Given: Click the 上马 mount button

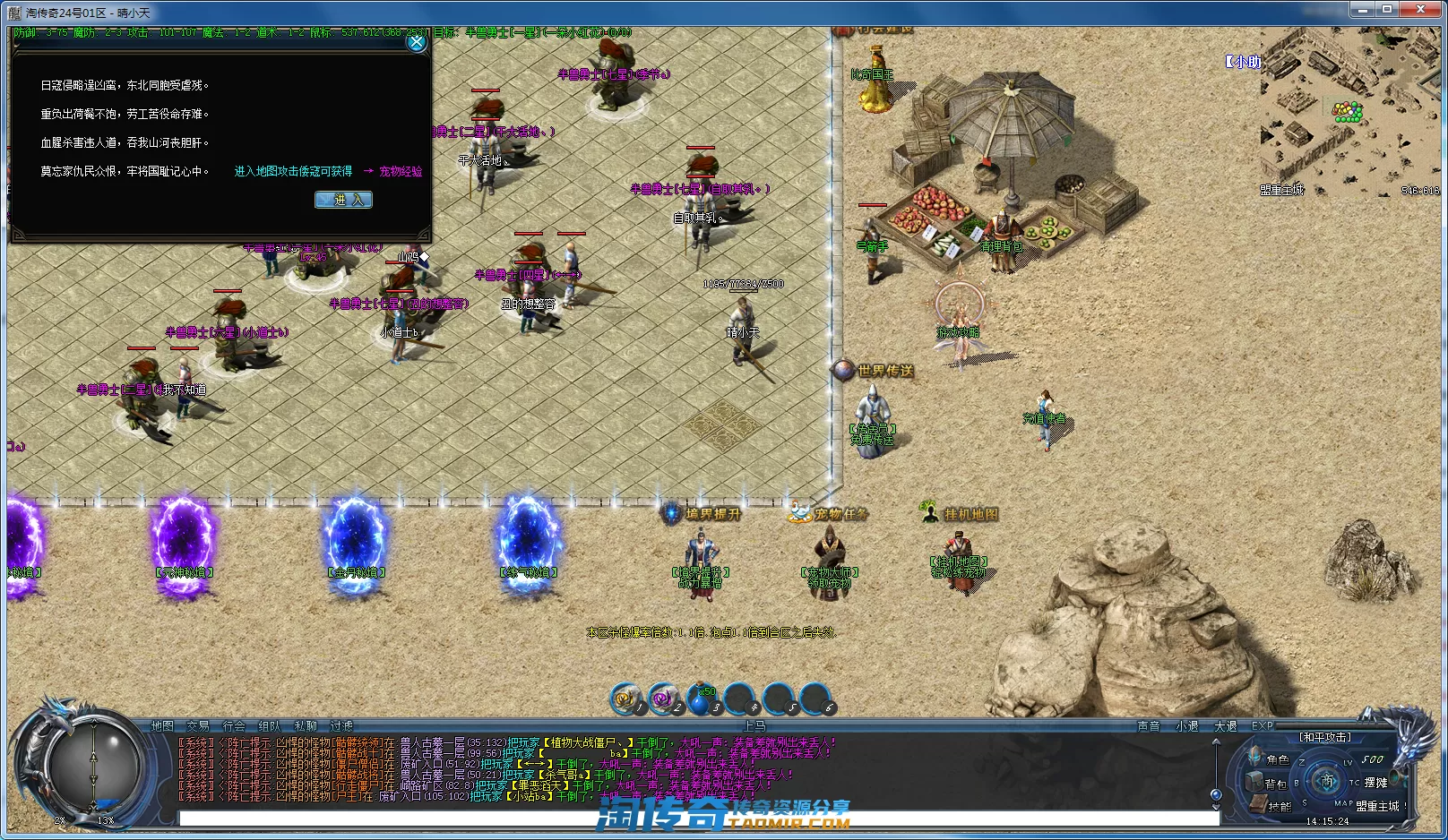Looking at the screenshot, I should coord(754,726).
